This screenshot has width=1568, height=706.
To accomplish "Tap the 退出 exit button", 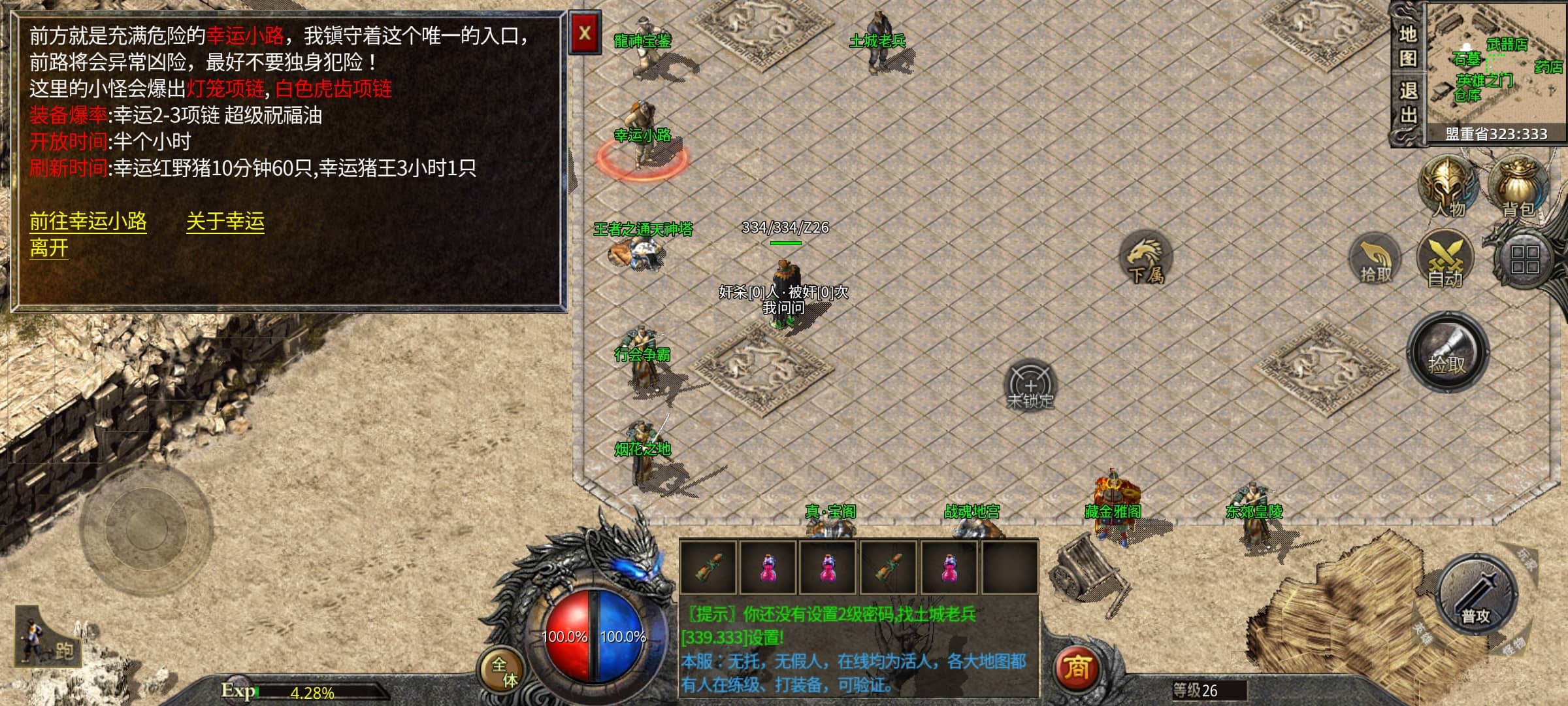I will point(1408,103).
